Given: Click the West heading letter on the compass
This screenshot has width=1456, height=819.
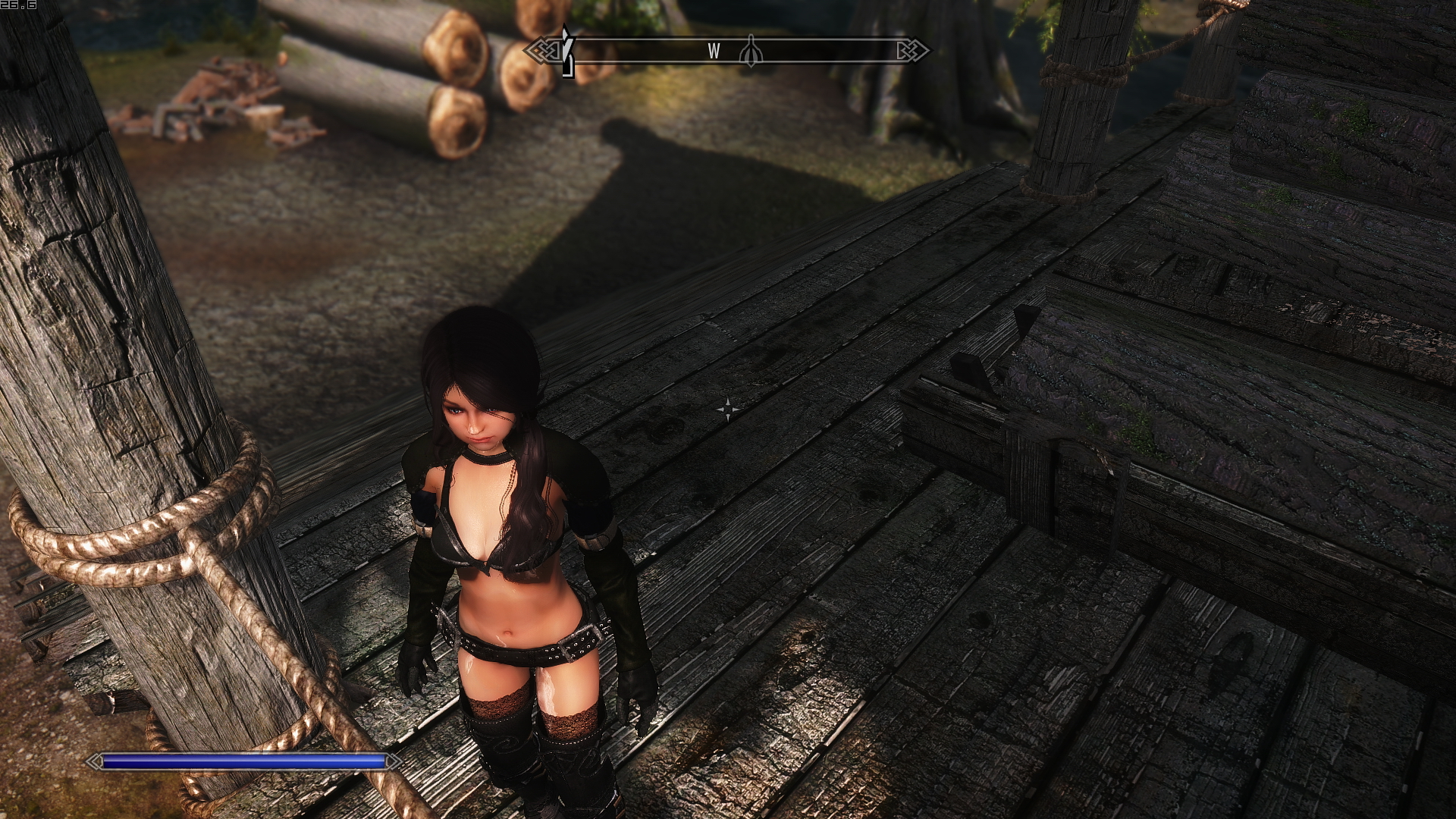Looking at the screenshot, I should click(x=714, y=51).
